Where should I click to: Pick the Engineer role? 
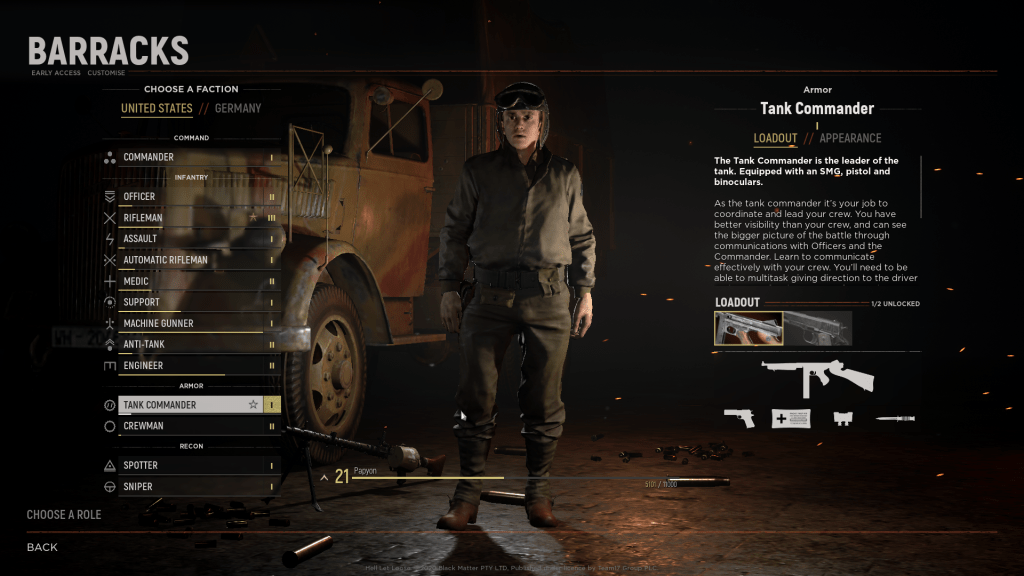190,366
